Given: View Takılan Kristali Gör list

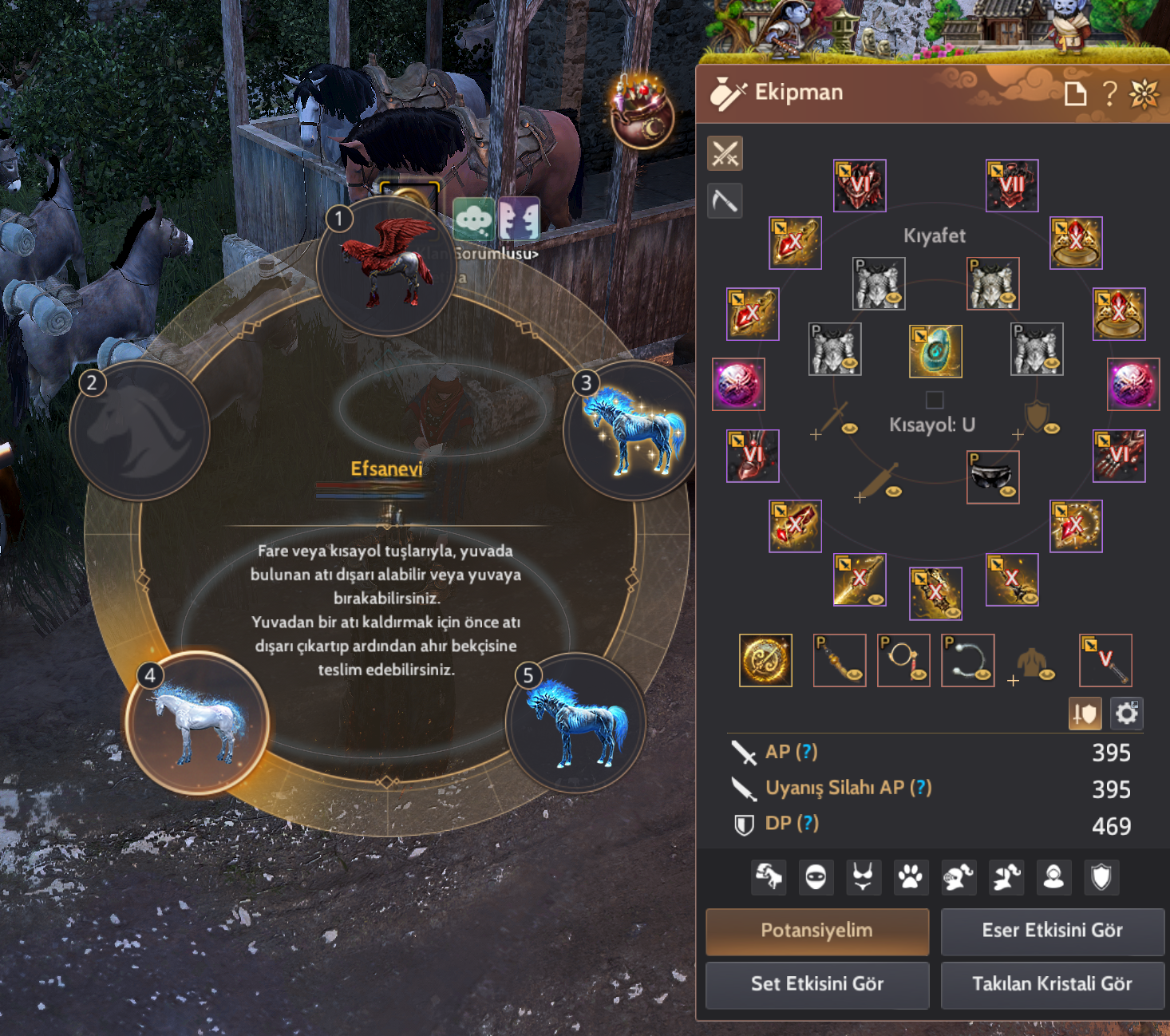Looking at the screenshot, I should [1052, 984].
